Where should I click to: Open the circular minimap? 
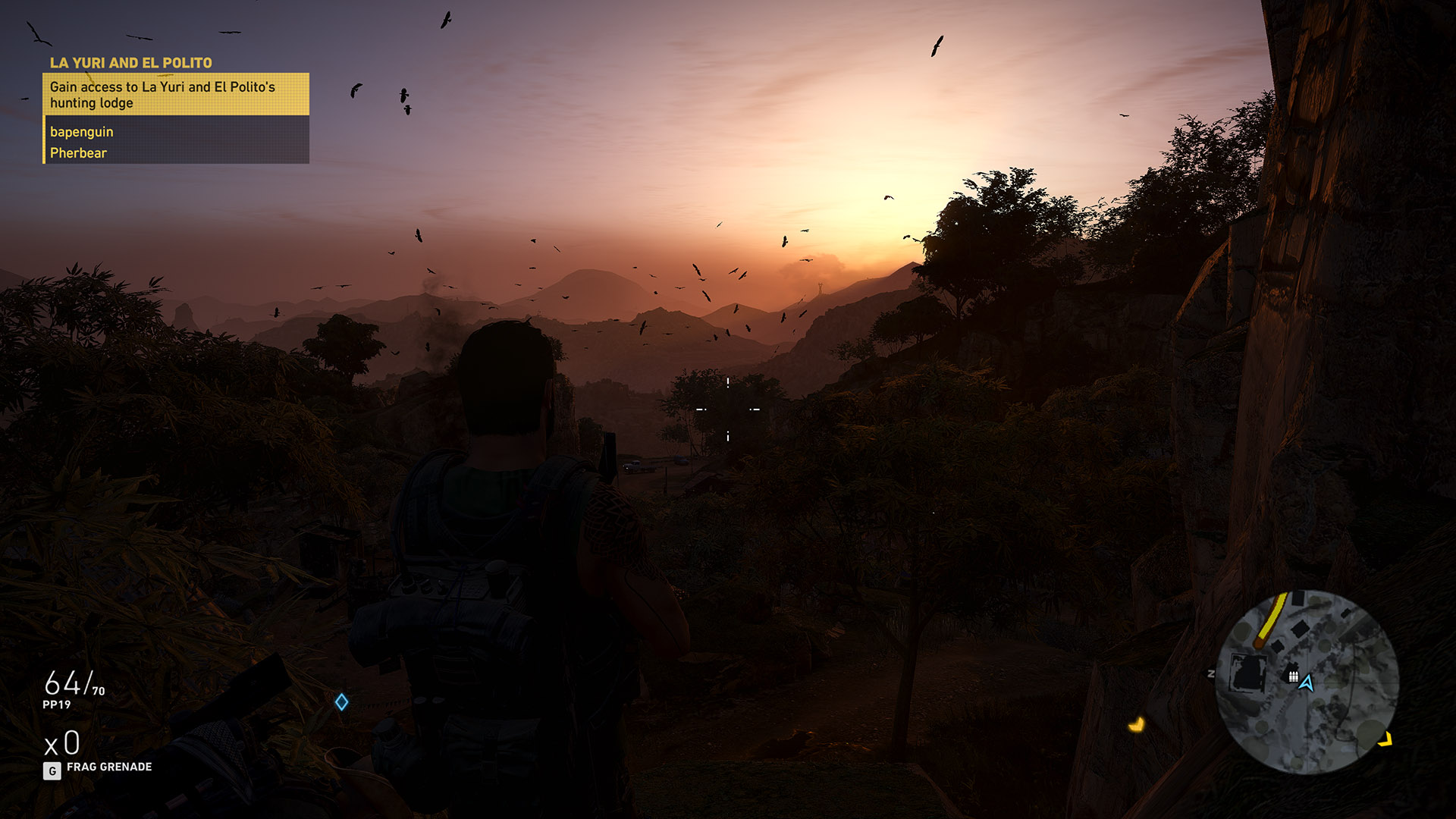[1306, 682]
